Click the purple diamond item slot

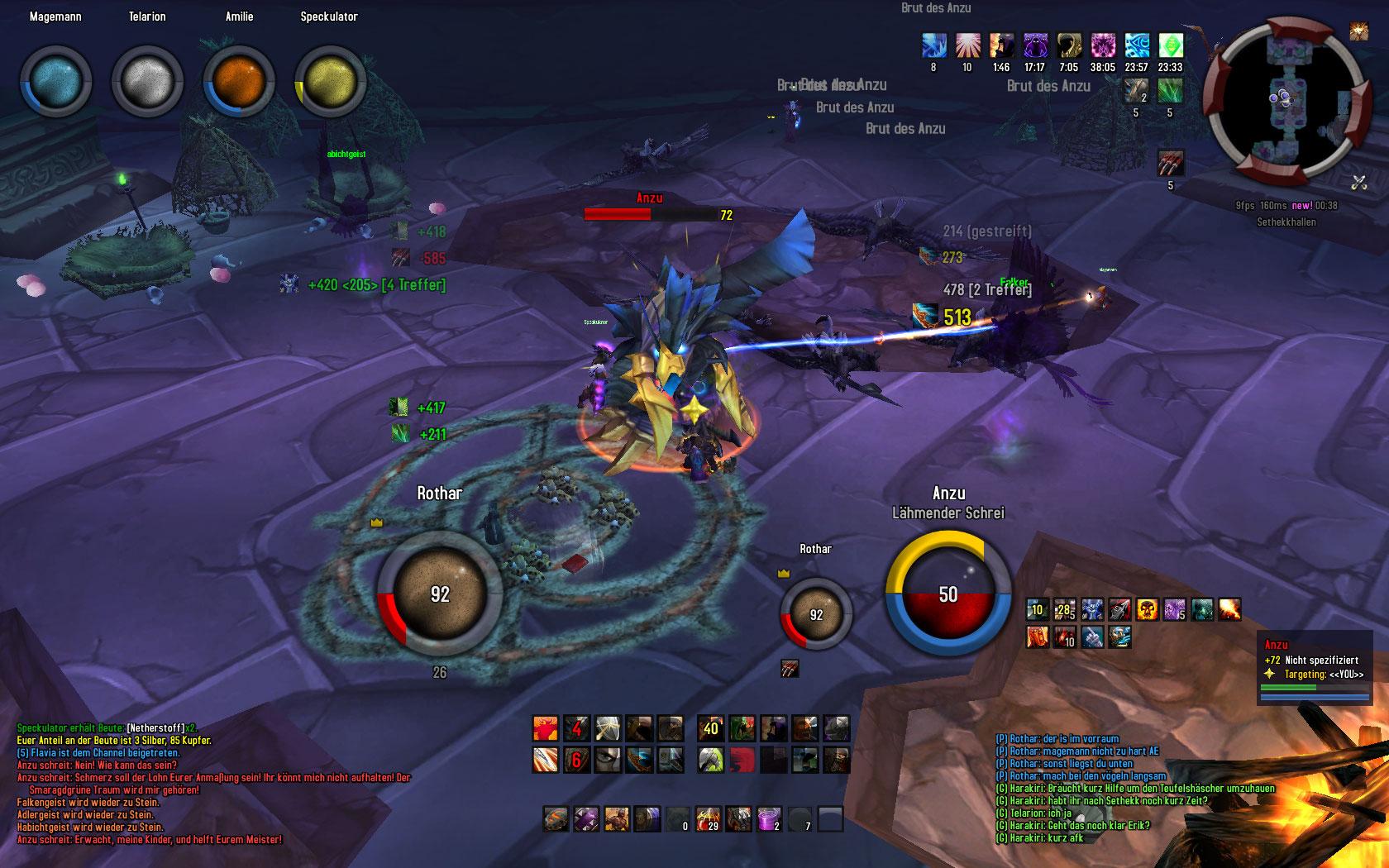point(586,819)
